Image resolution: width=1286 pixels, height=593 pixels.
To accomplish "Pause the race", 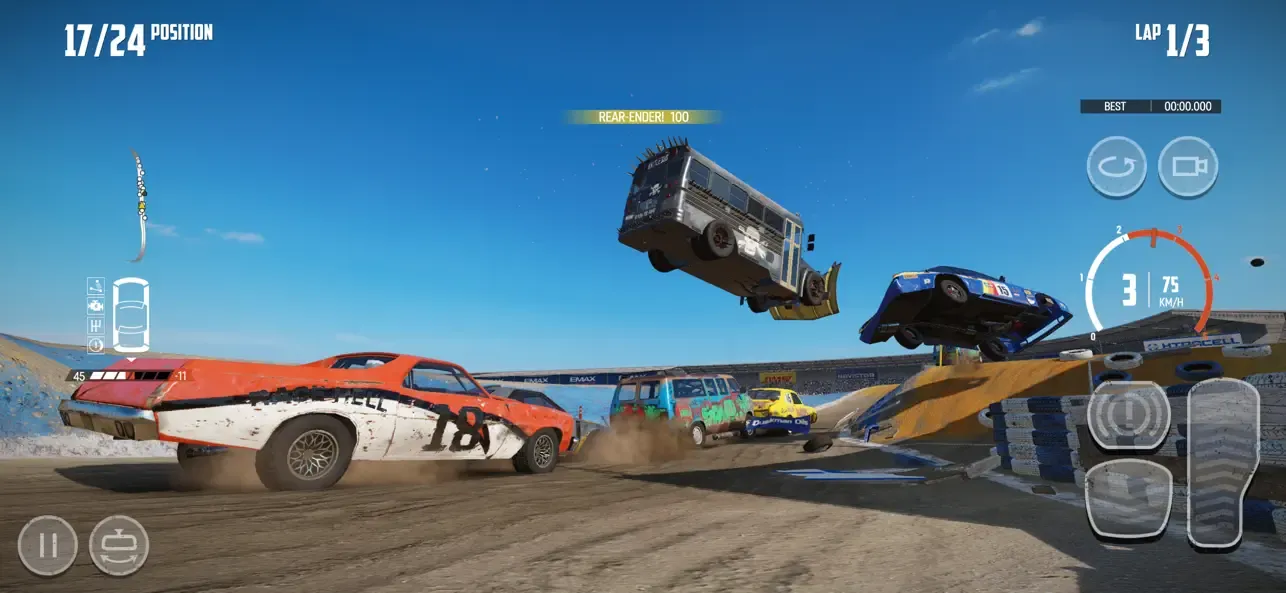I will point(47,546).
